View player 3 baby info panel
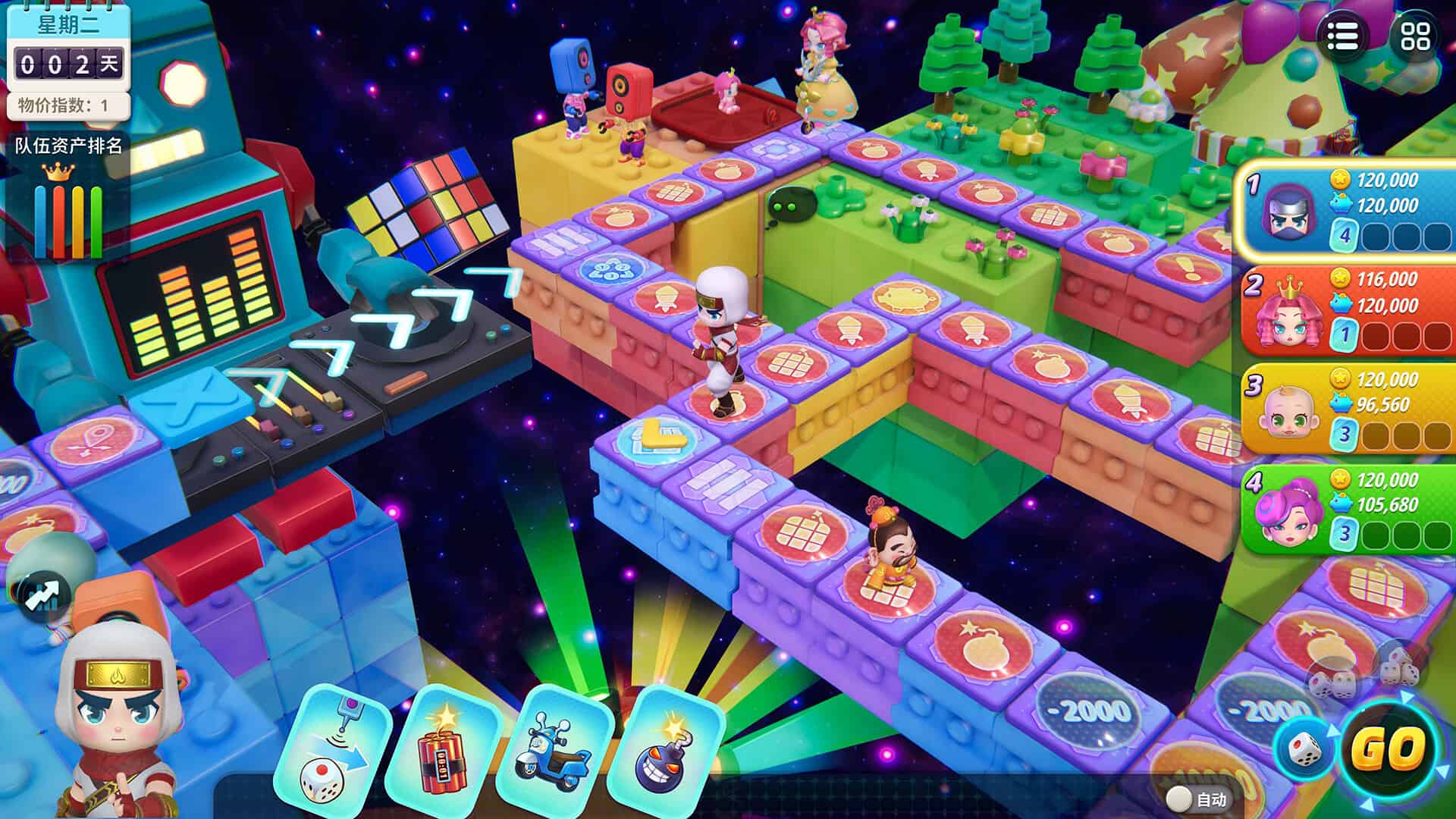Image resolution: width=1456 pixels, height=819 pixels. (x=1350, y=409)
